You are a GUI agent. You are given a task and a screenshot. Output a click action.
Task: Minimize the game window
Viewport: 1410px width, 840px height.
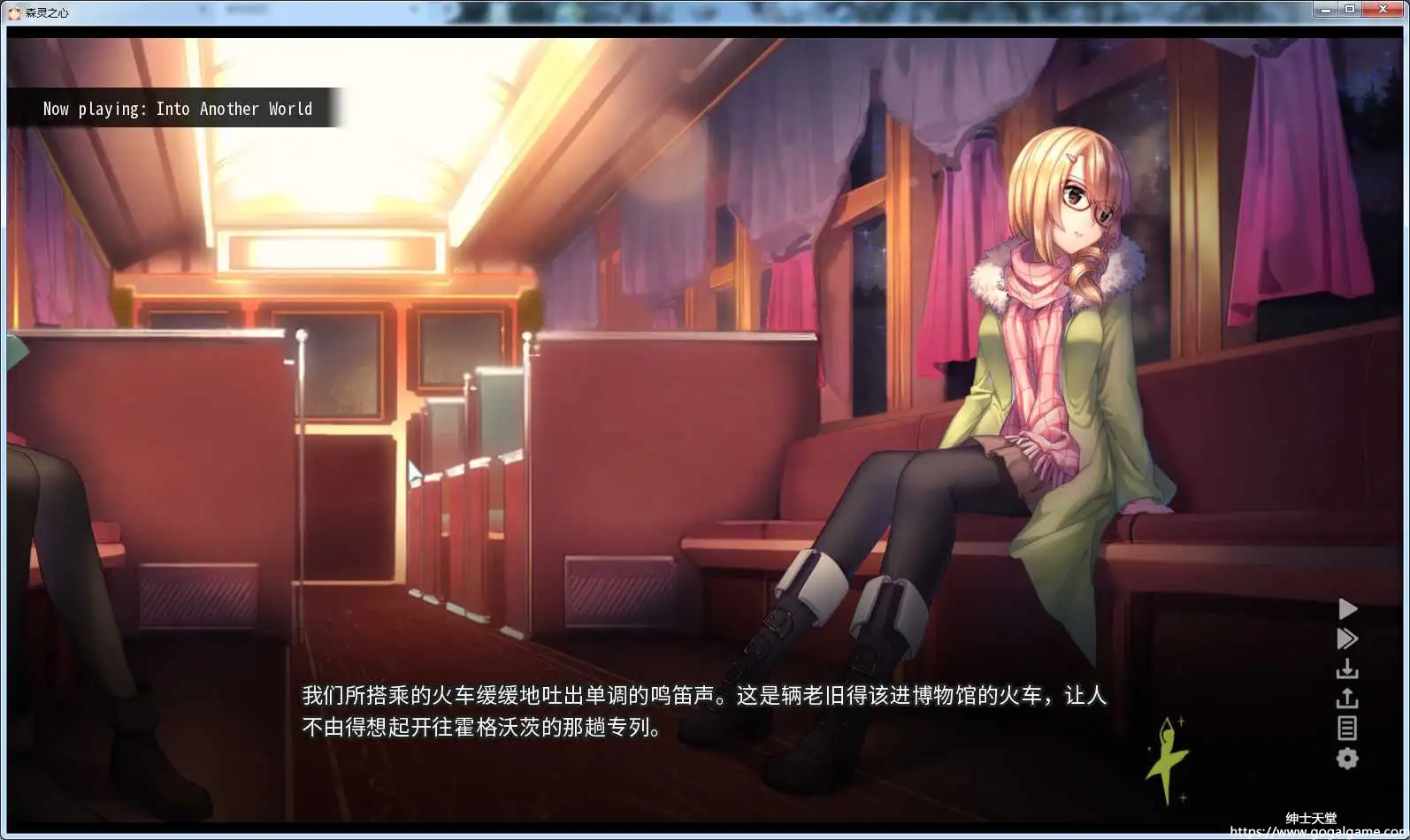tap(1324, 9)
